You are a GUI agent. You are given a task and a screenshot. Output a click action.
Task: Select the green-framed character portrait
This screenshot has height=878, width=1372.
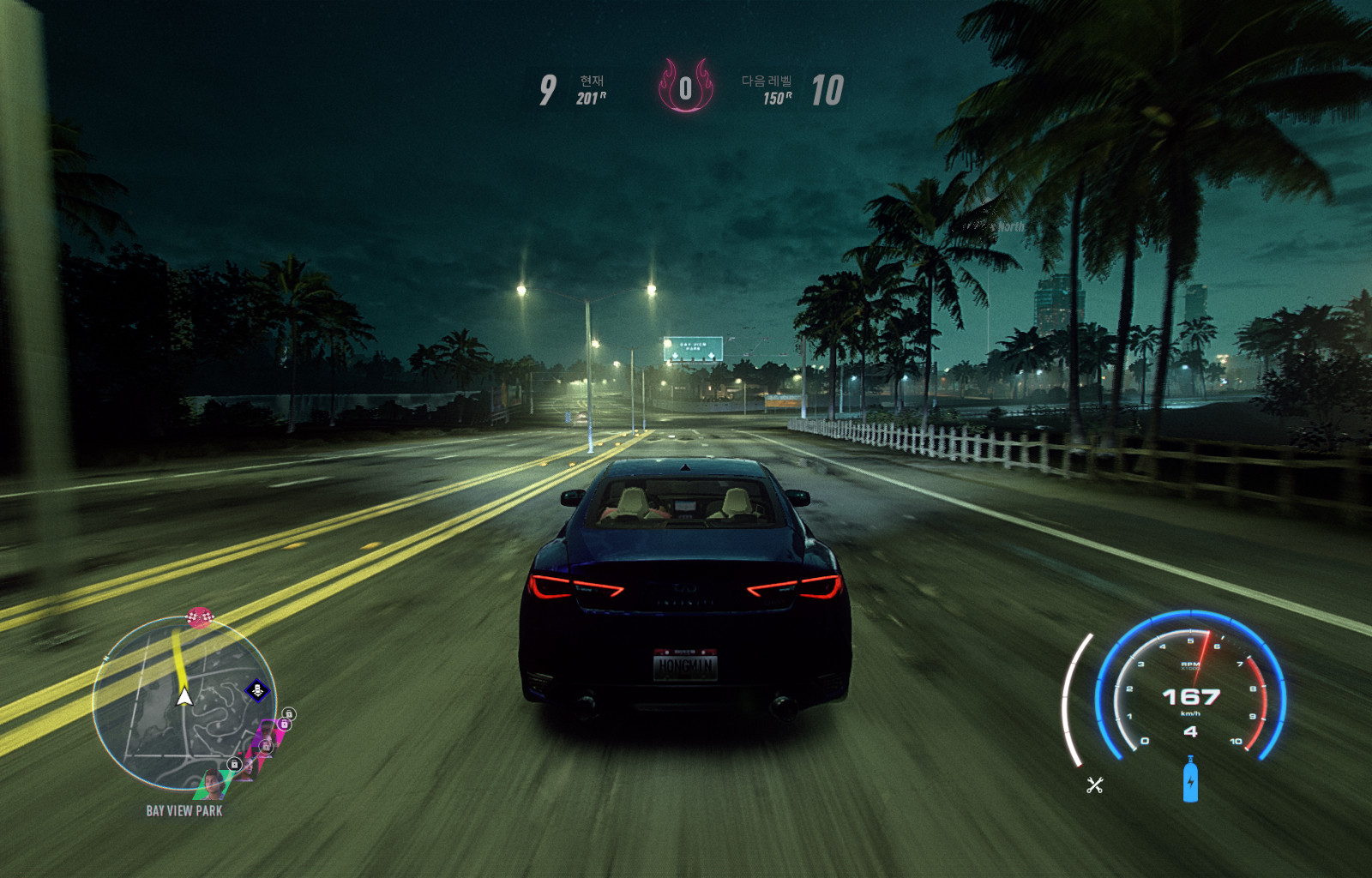click(x=211, y=784)
